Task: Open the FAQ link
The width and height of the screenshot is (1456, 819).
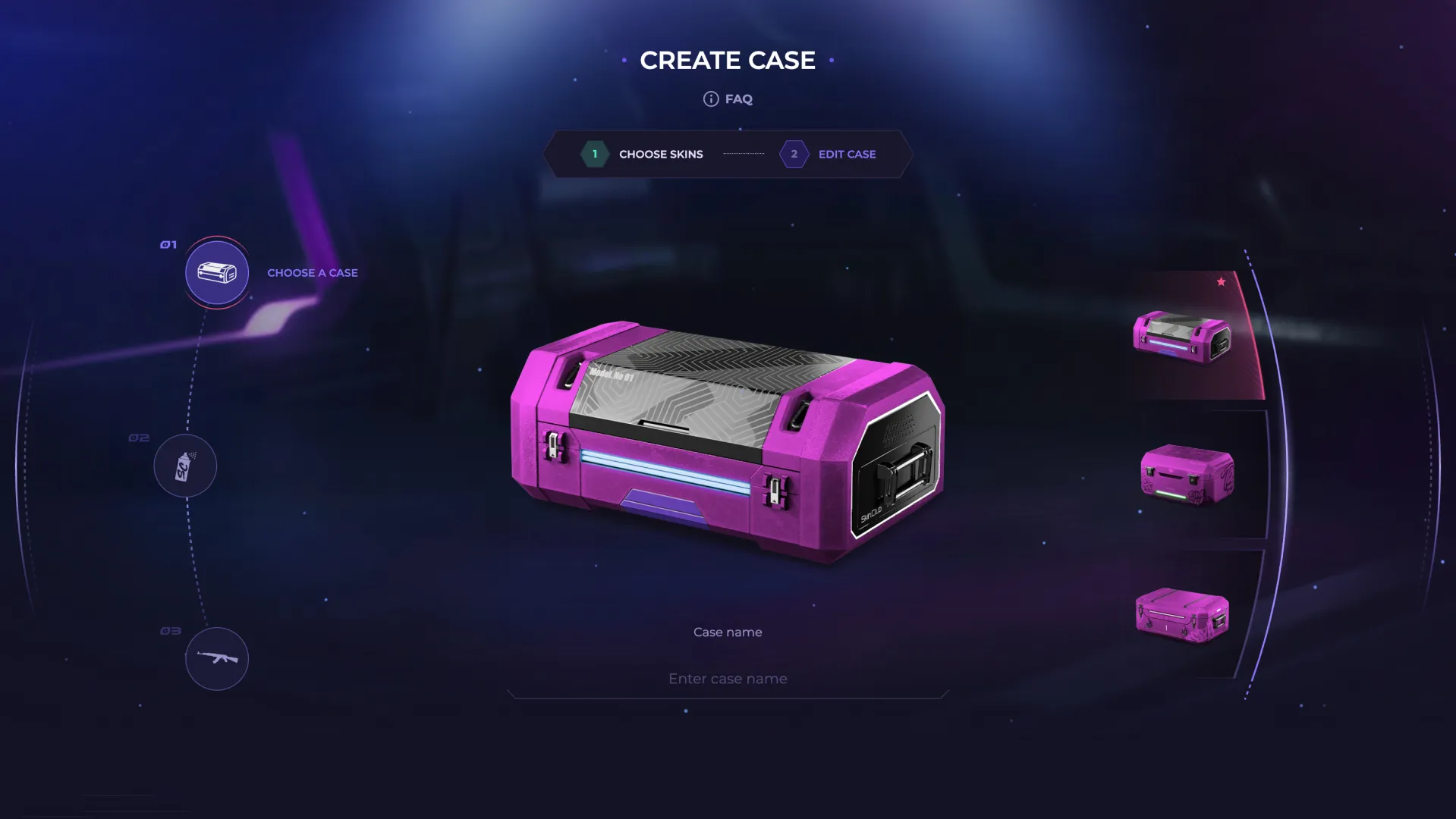Action: (x=739, y=99)
